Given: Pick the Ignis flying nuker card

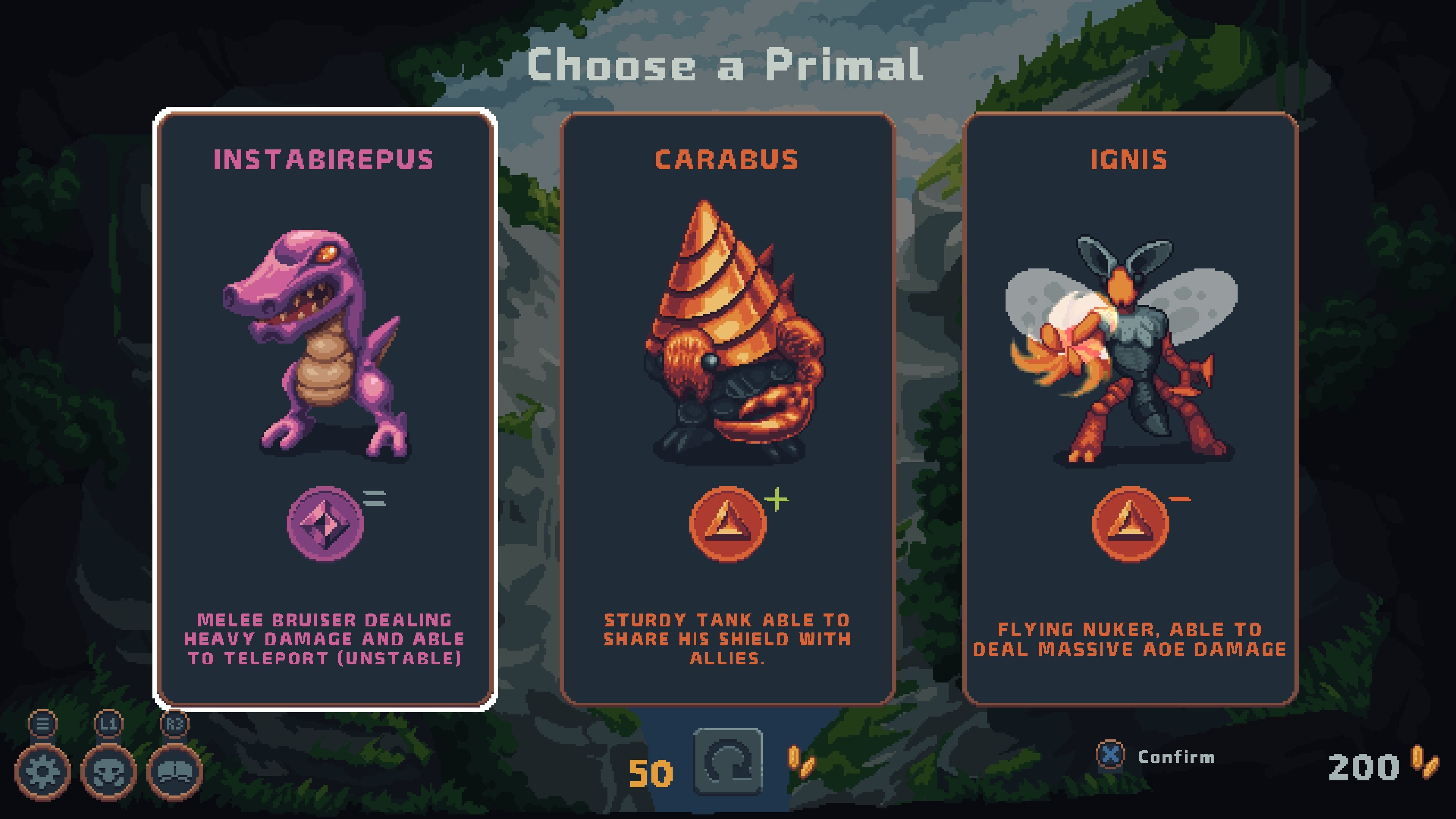Looking at the screenshot, I should (1129, 408).
